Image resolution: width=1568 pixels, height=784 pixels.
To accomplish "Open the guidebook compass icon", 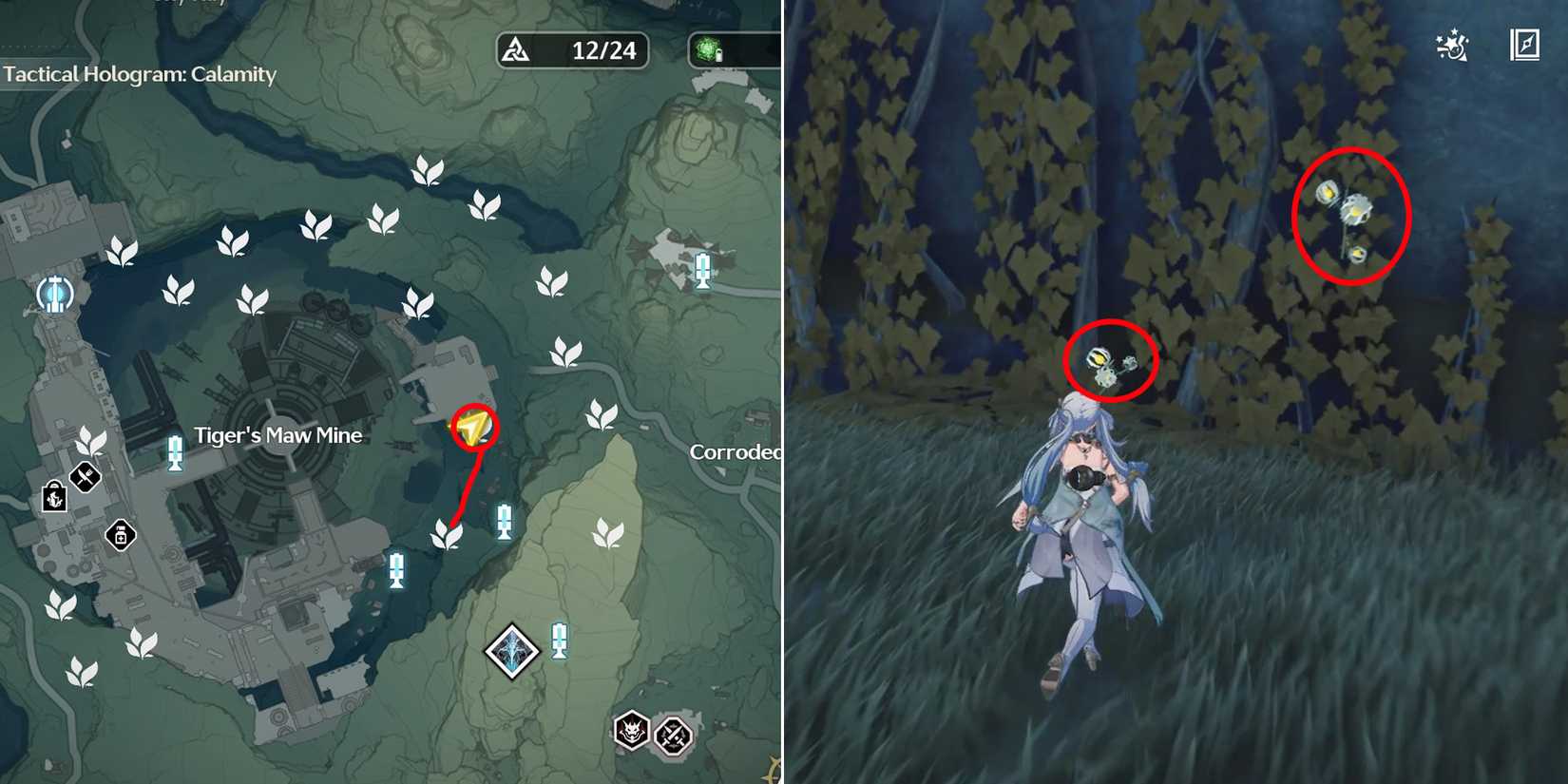I will tap(1526, 44).
